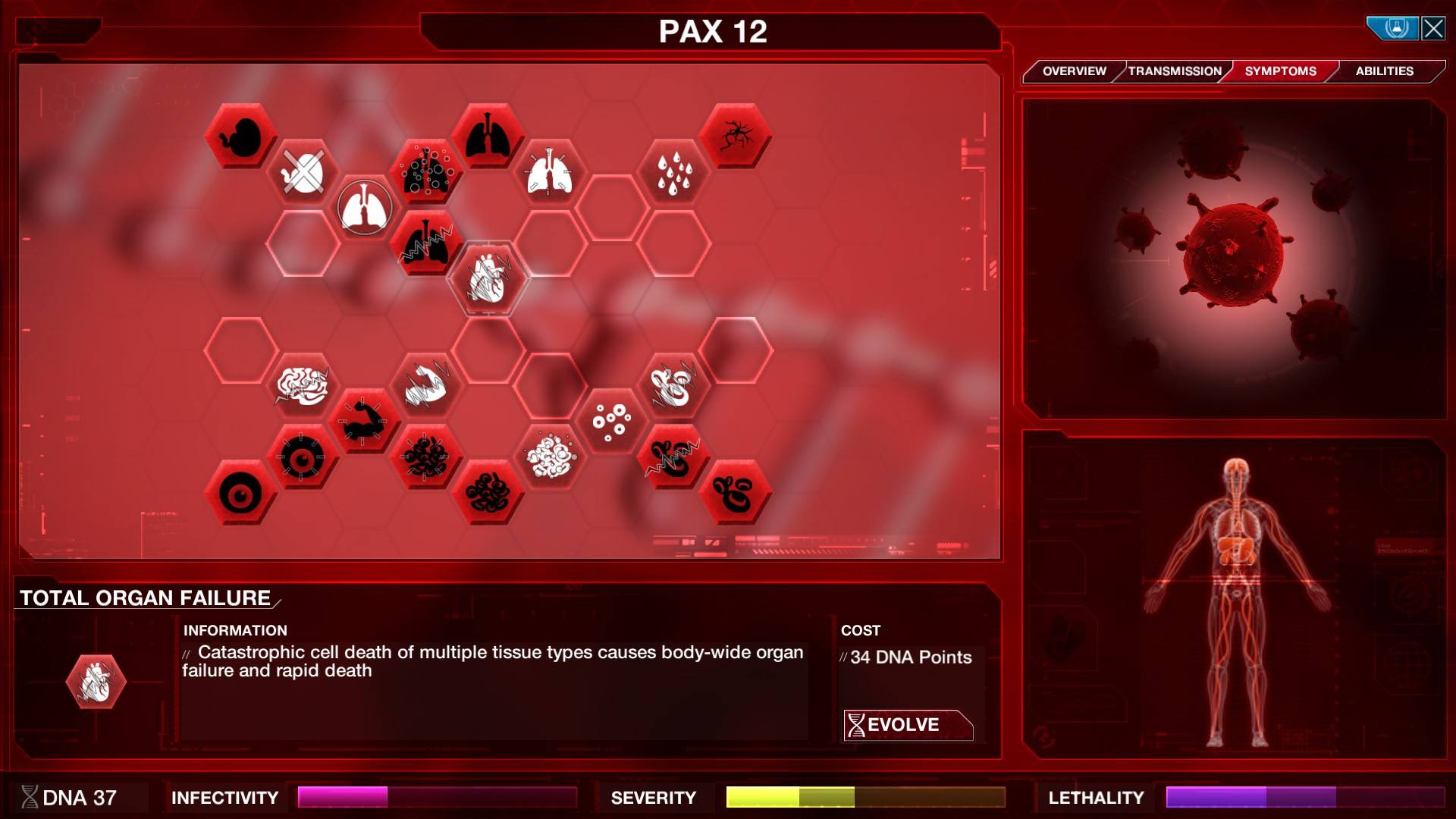Select the Blindness eye symptom hex
Screen dimensions: 1456x819
coord(240,491)
